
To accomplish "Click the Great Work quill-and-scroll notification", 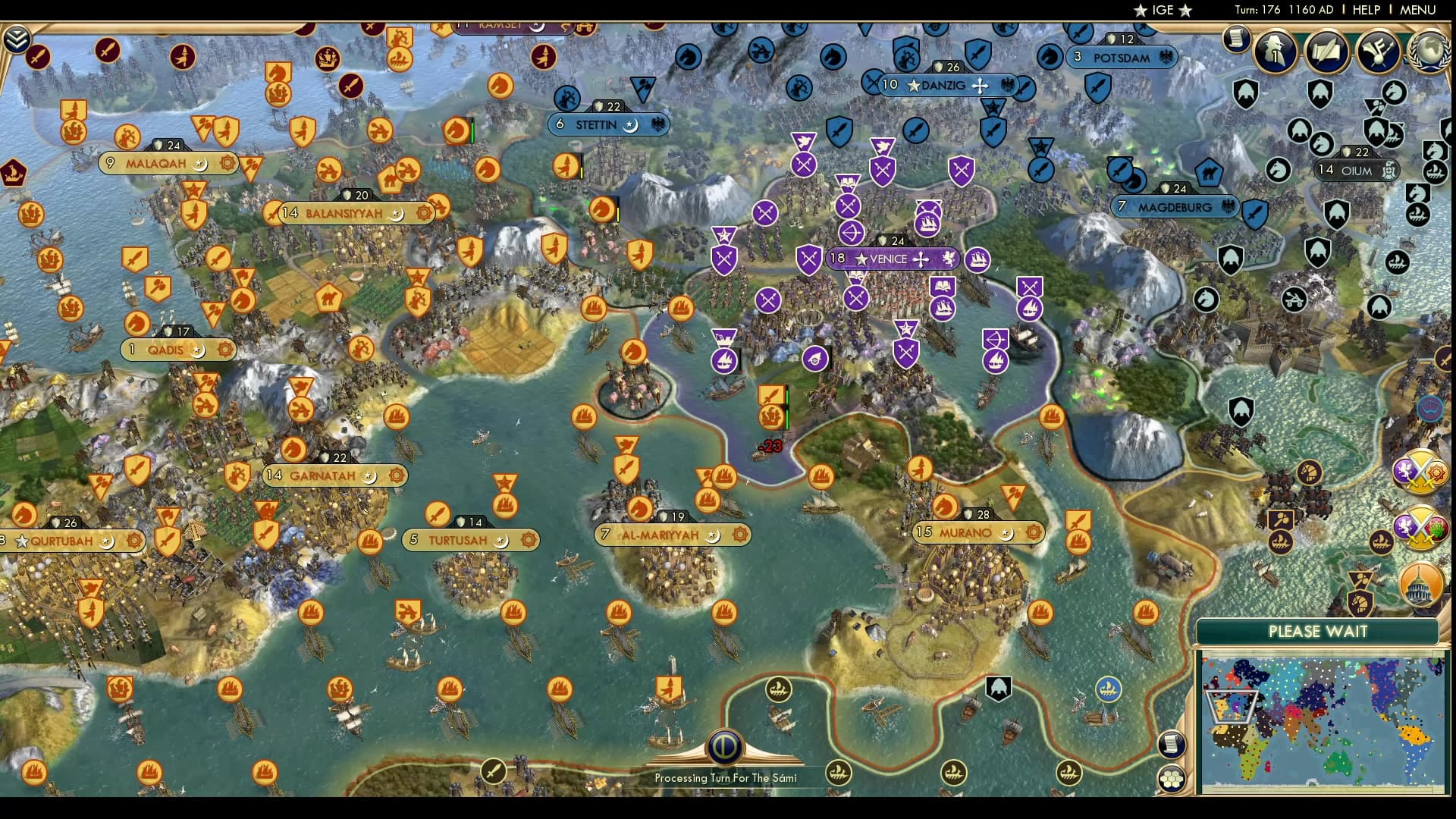I will [1326, 51].
